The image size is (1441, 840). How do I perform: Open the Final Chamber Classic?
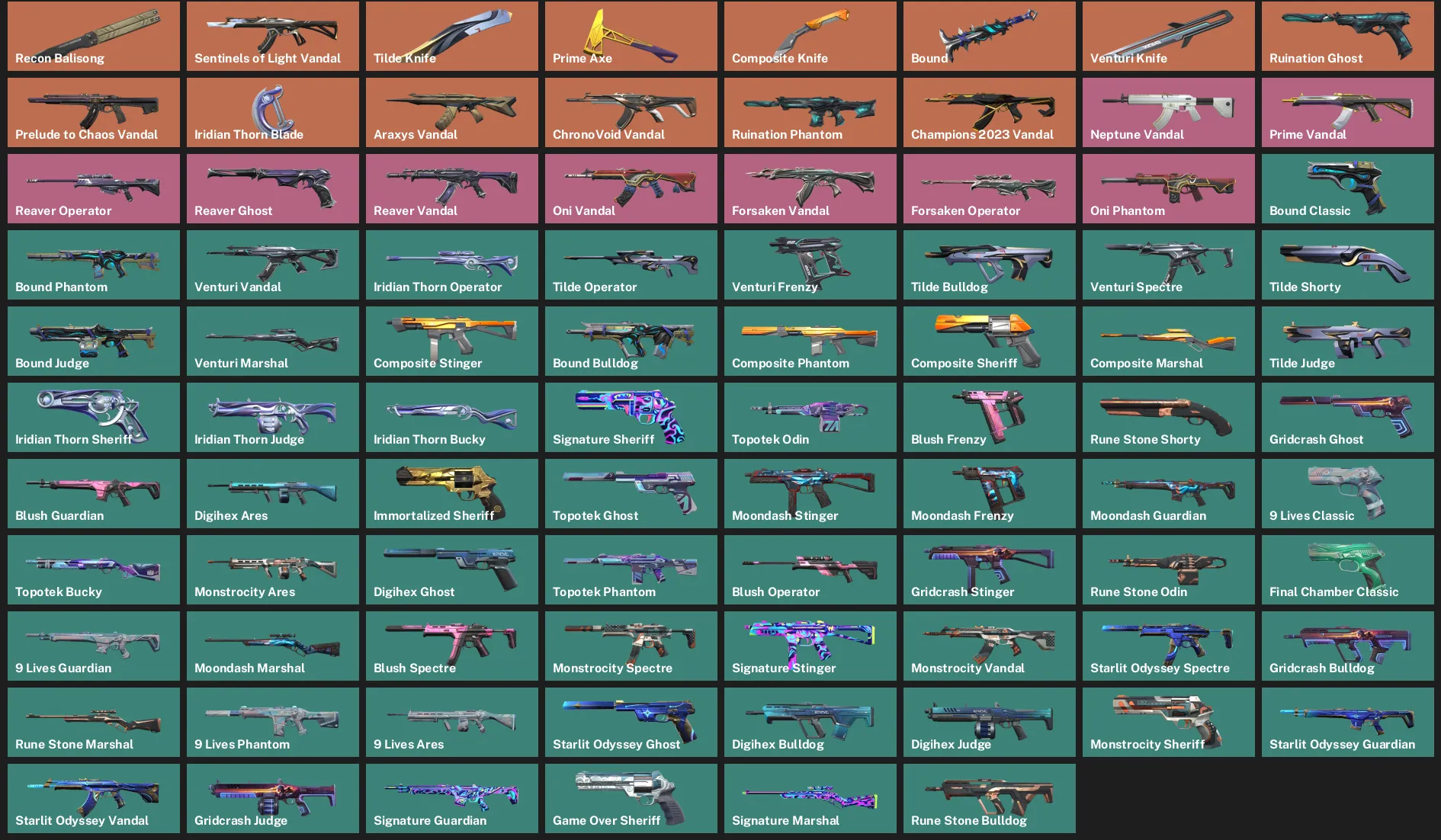[x=1346, y=569]
